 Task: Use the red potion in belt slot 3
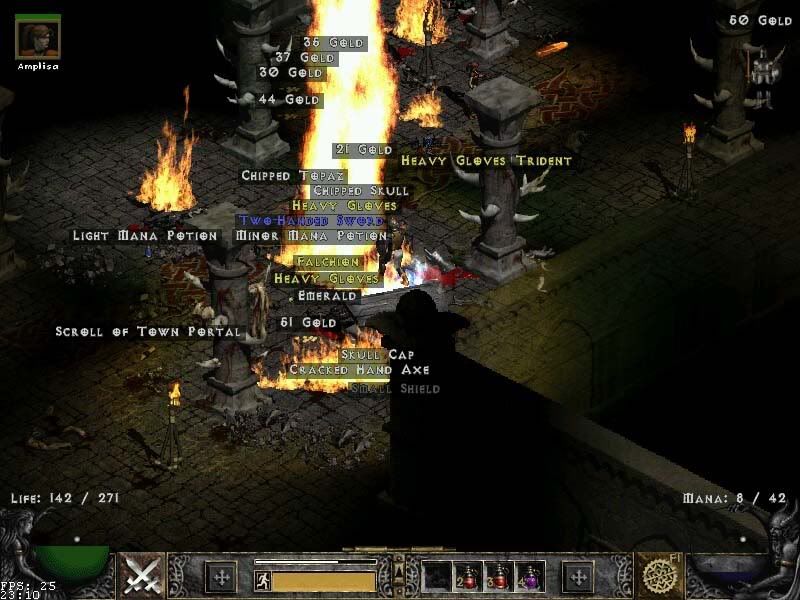(498, 575)
